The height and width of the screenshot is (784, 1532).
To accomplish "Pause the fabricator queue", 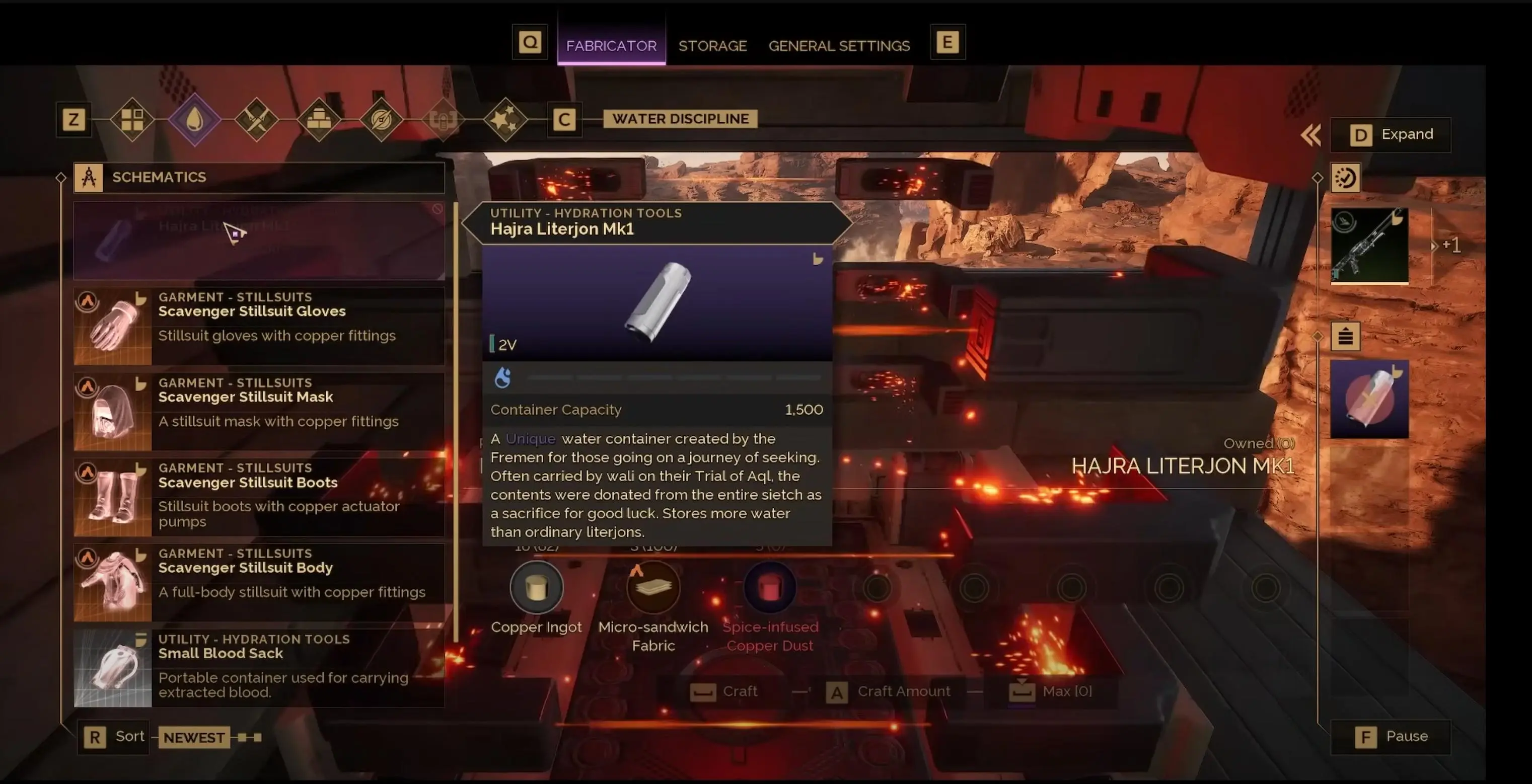I will 1390,737.
